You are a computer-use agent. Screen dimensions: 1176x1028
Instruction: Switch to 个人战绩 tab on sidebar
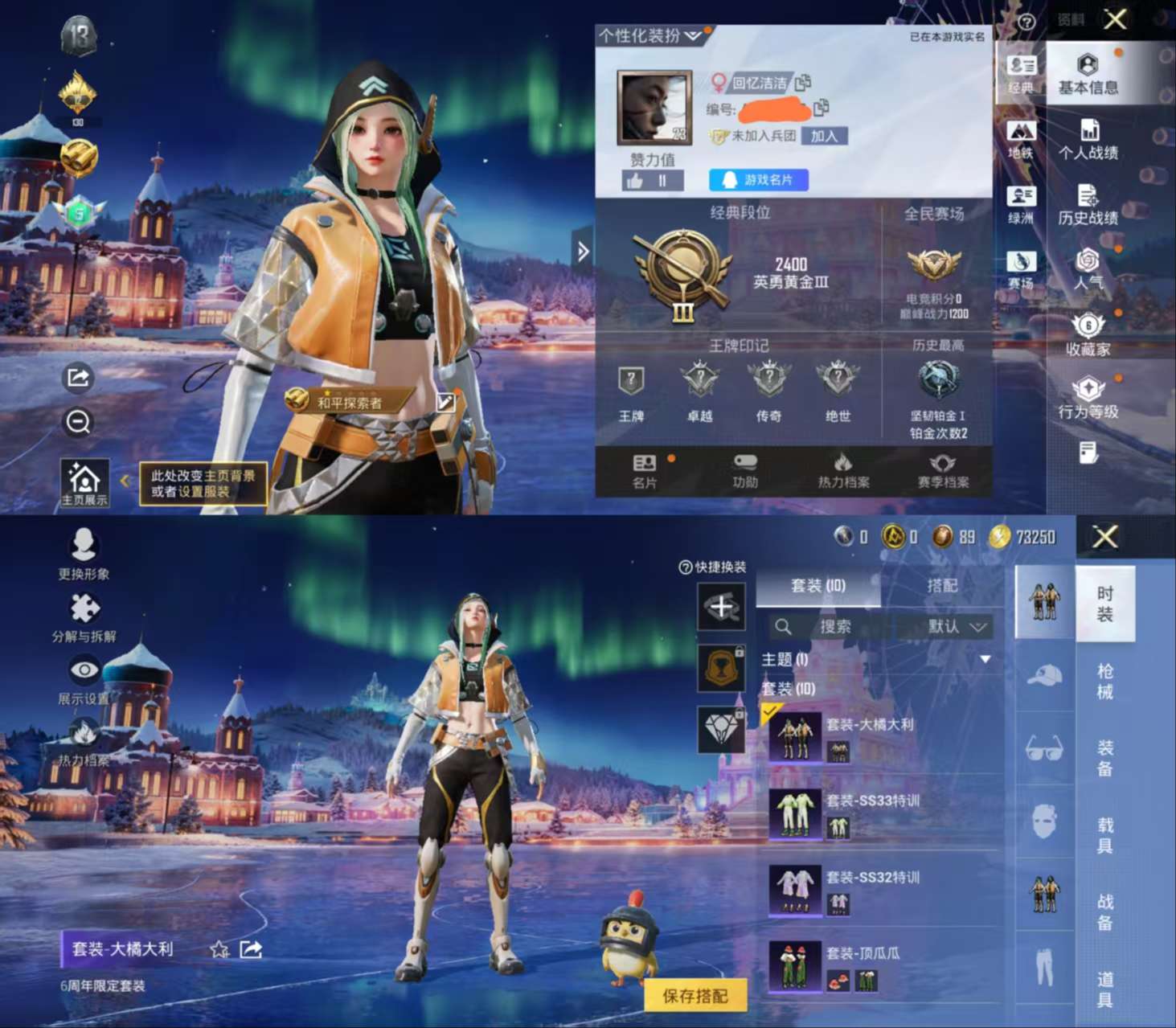(1089, 137)
